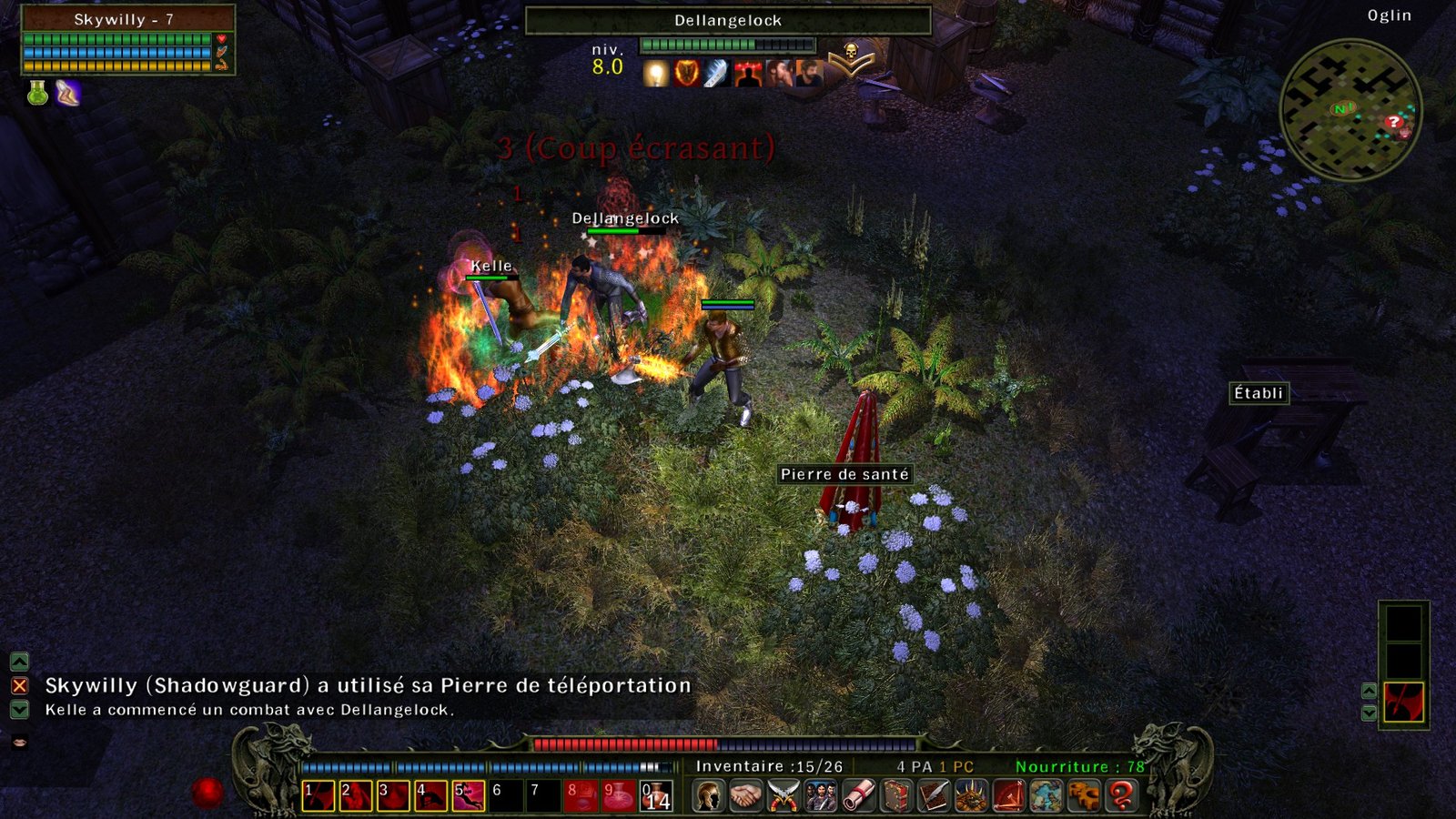The height and width of the screenshot is (819, 1456).
Task: Select the Dellangelock target name bar
Action: (x=728, y=20)
